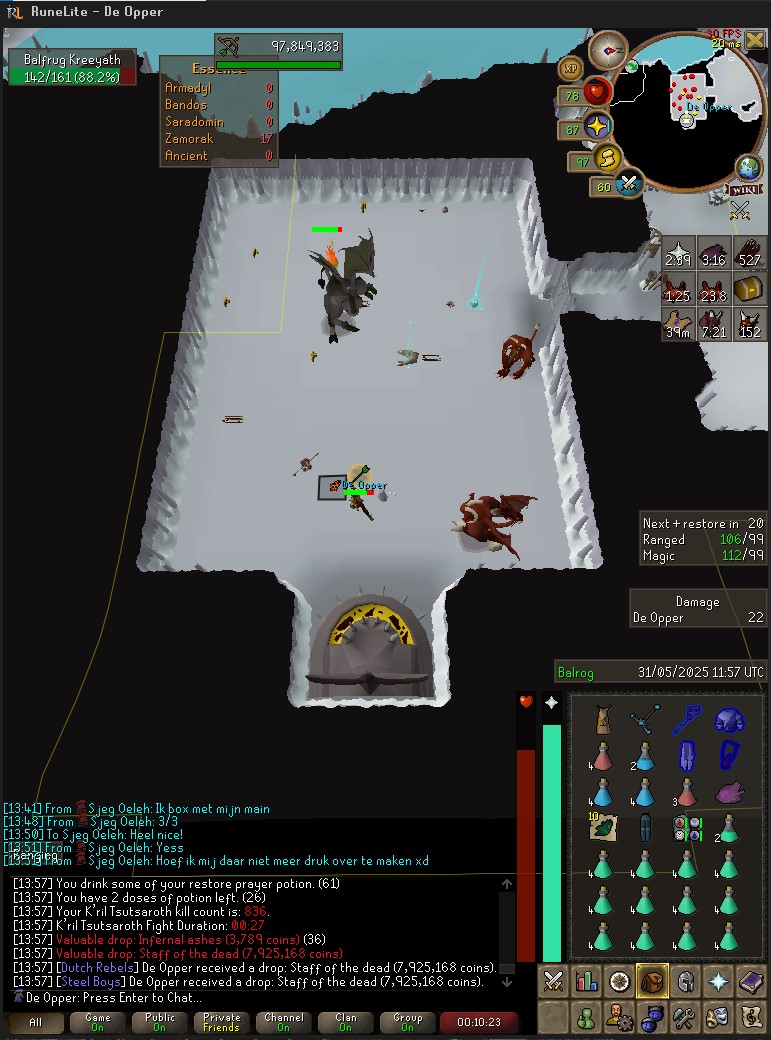Open the Settings wrench tab
Image resolution: width=771 pixels, height=1040 pixels.
pos(685,1018)
